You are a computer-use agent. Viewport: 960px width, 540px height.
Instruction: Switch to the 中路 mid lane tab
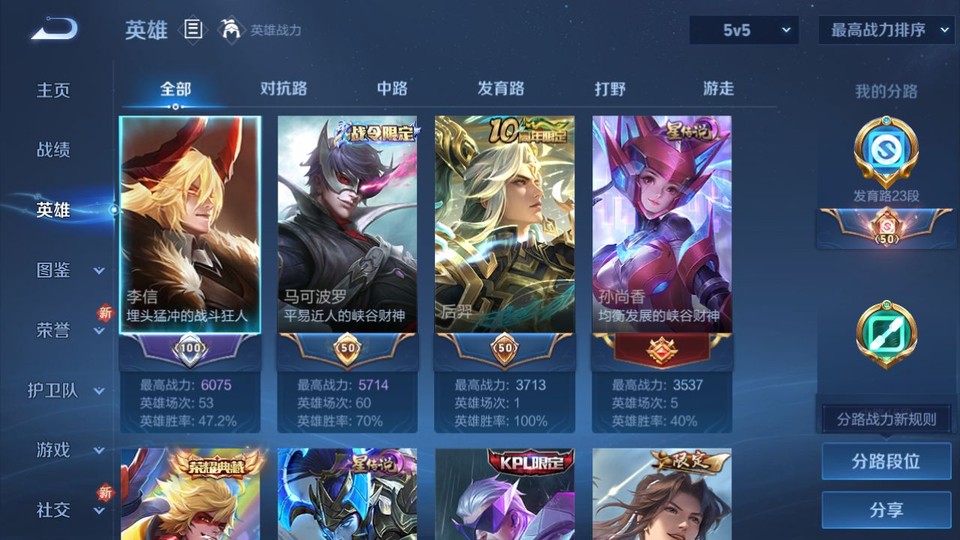[392, 89]
